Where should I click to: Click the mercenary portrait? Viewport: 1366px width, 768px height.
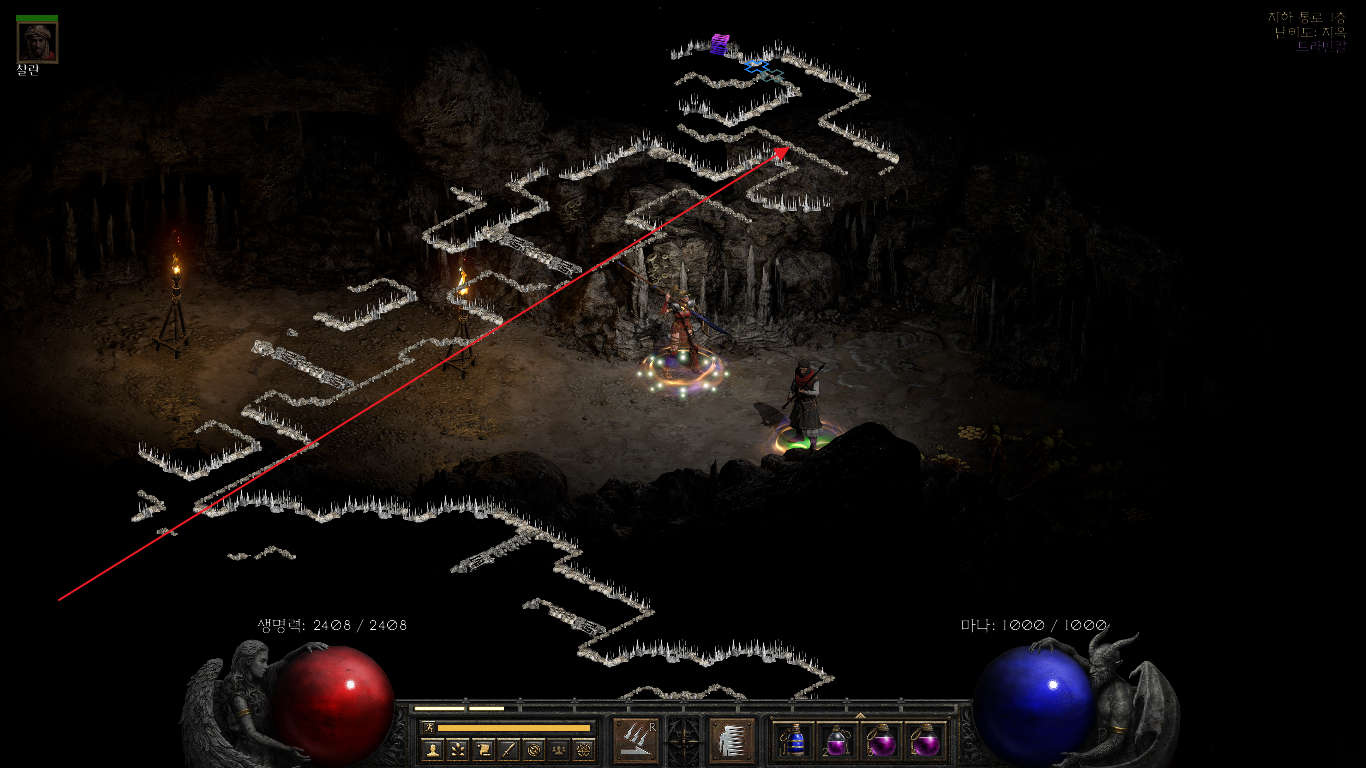click(x=37, y=41)
